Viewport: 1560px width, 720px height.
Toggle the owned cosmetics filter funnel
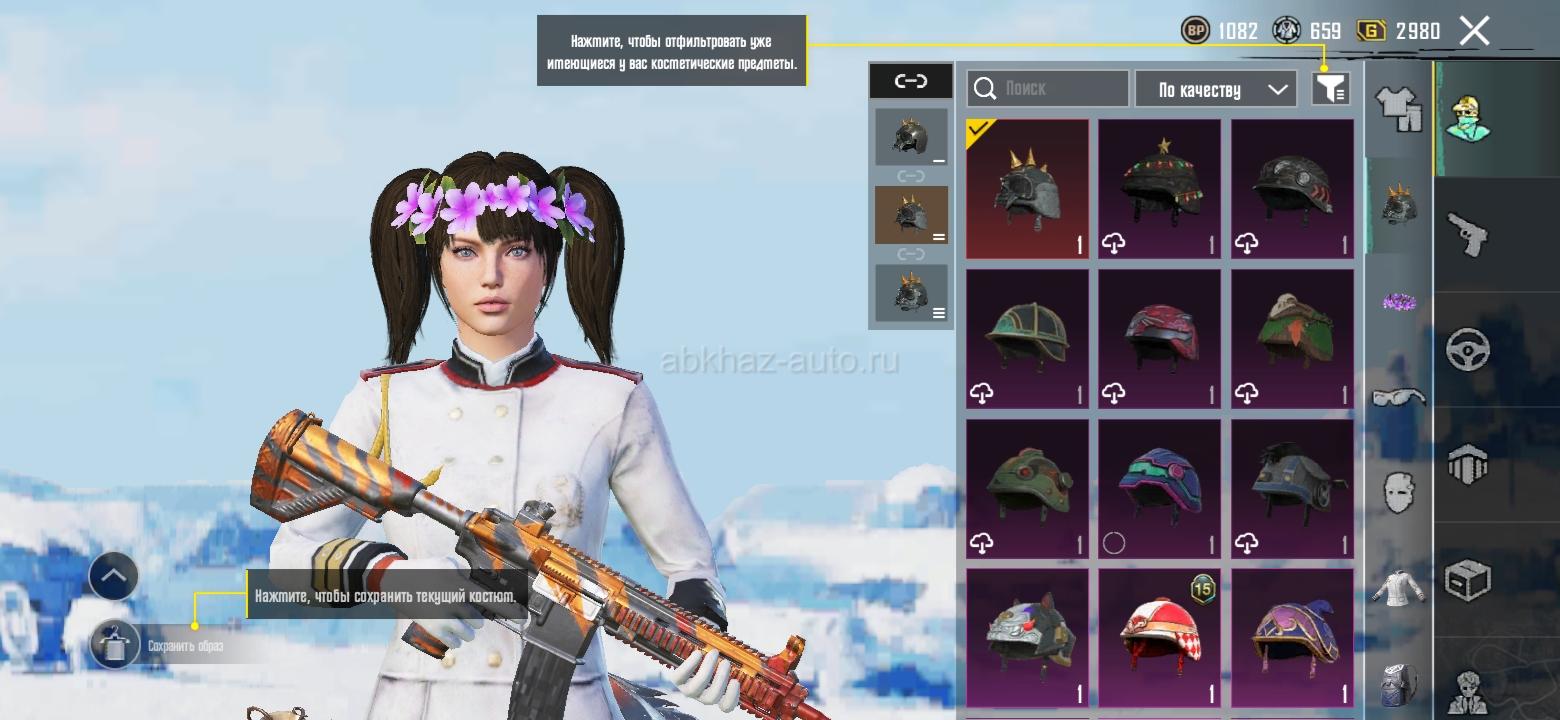(x=1330, y=89)
